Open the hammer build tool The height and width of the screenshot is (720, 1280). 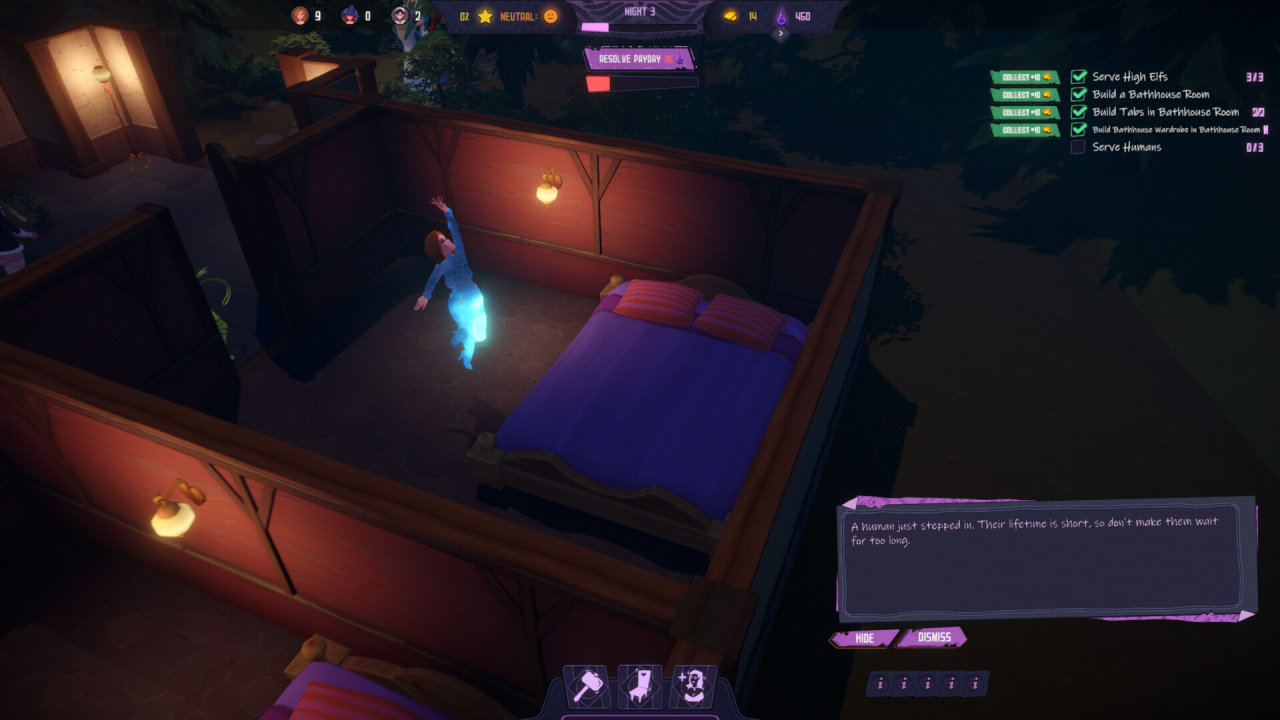click(x=588, y=686)
